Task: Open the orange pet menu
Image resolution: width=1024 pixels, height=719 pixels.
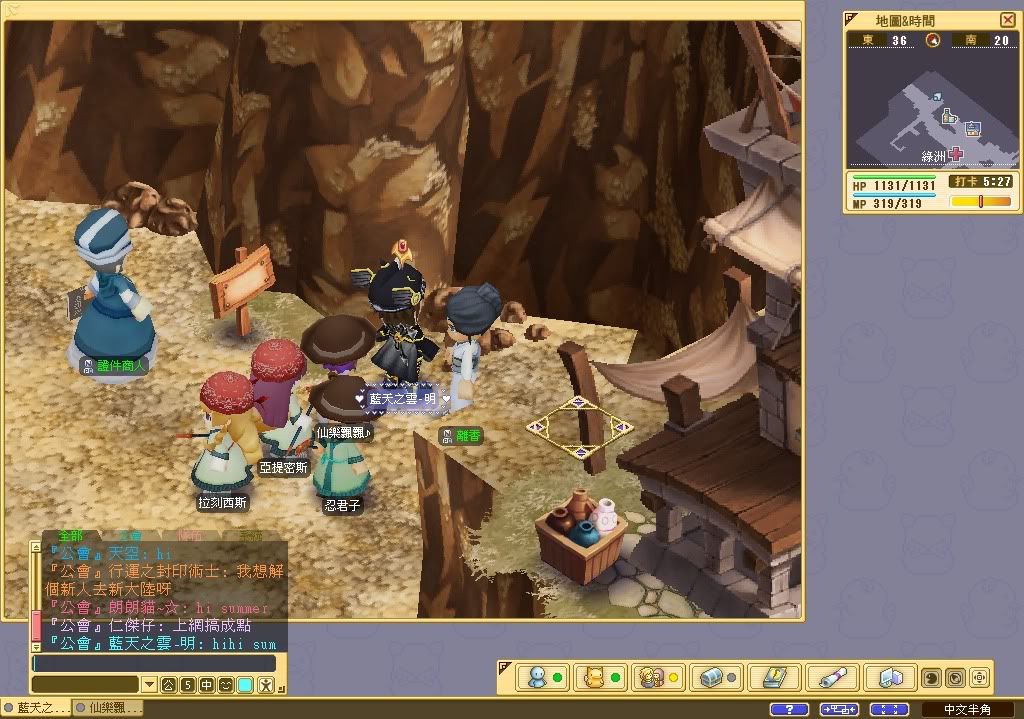Action: [x=595, y=677]
